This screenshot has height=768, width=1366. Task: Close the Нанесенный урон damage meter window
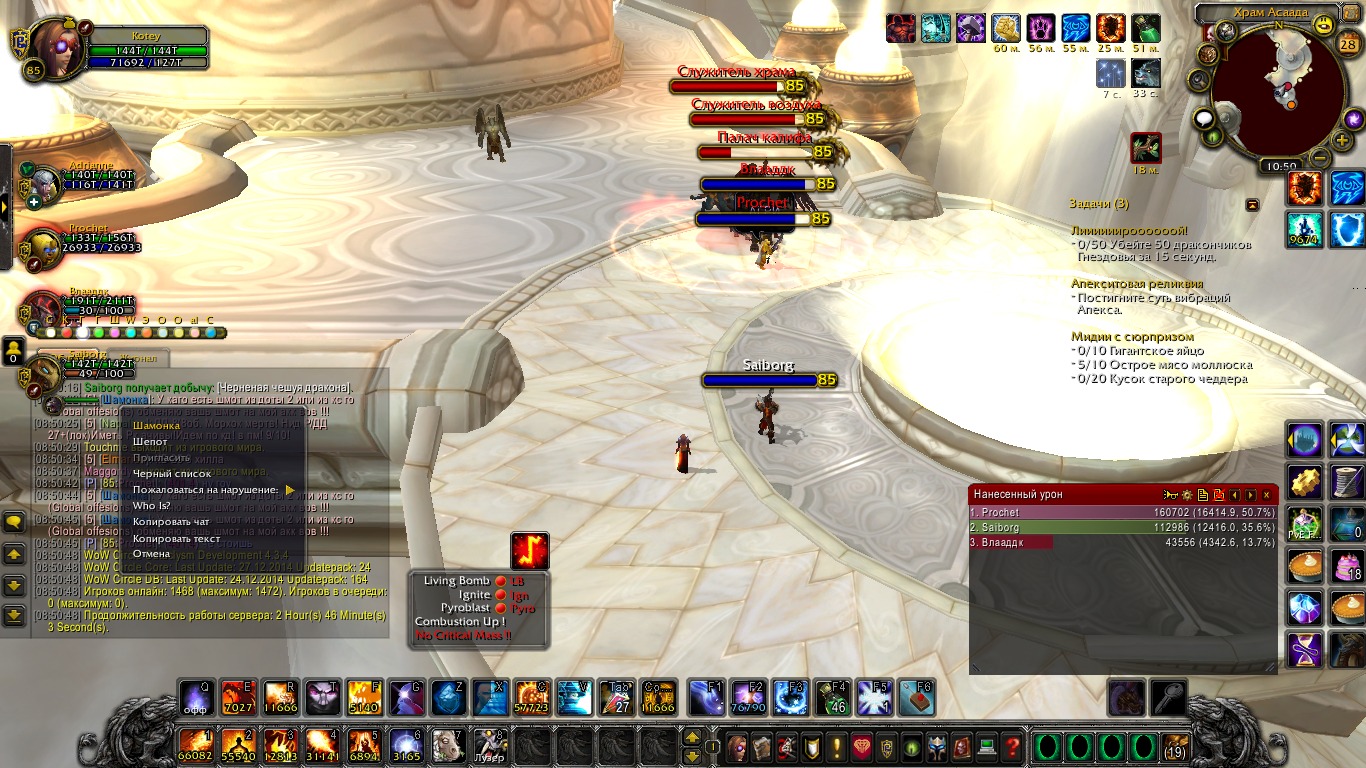[1266, 494]
